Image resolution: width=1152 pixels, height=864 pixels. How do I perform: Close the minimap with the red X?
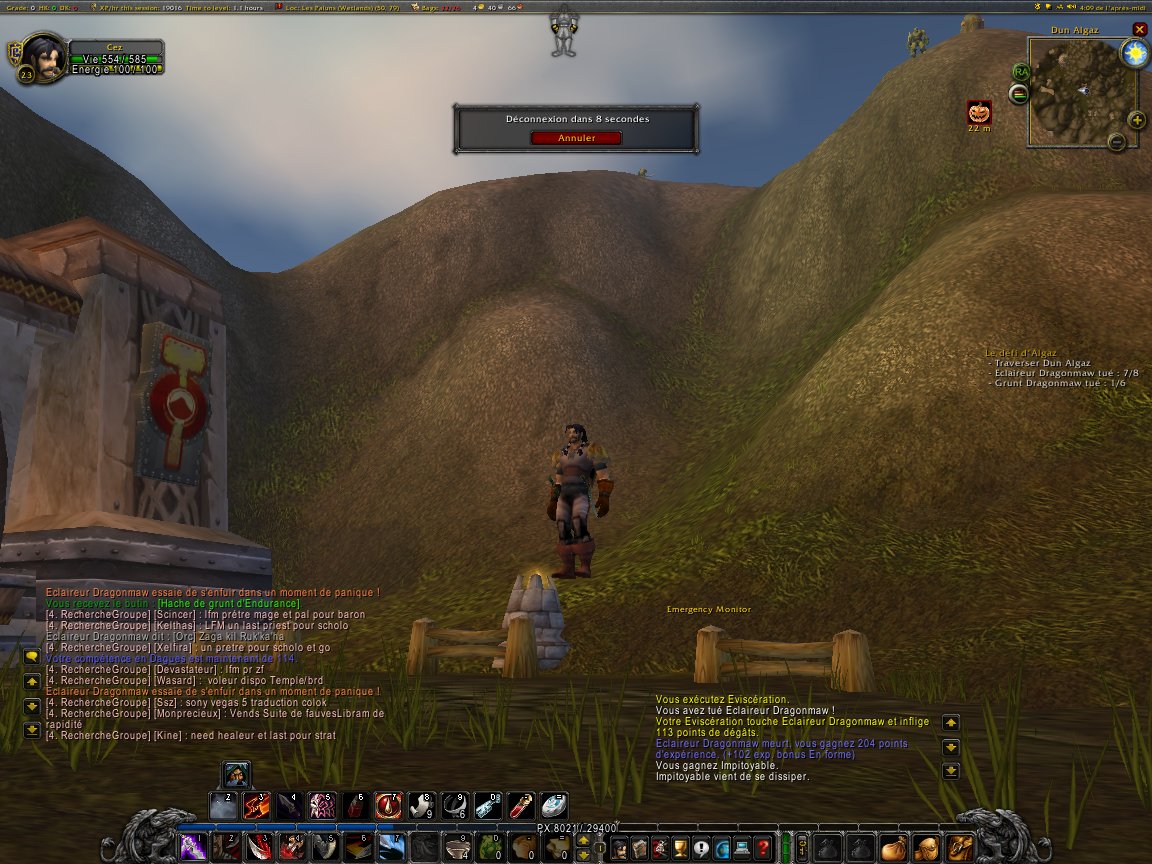(x=1139, y=30)
